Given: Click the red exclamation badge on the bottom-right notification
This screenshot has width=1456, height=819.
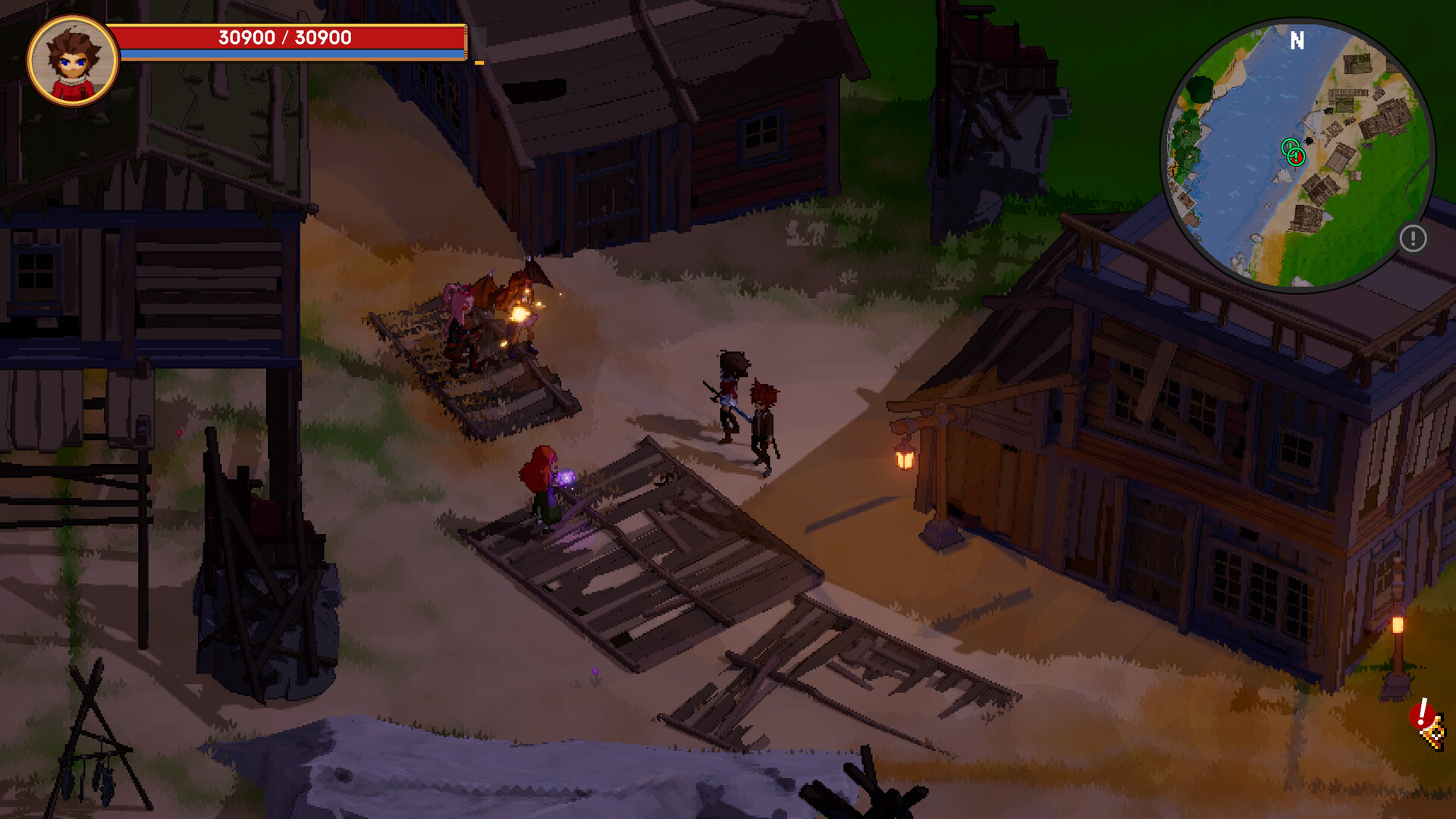Looking at the screenshot, I should (1422, 711).
